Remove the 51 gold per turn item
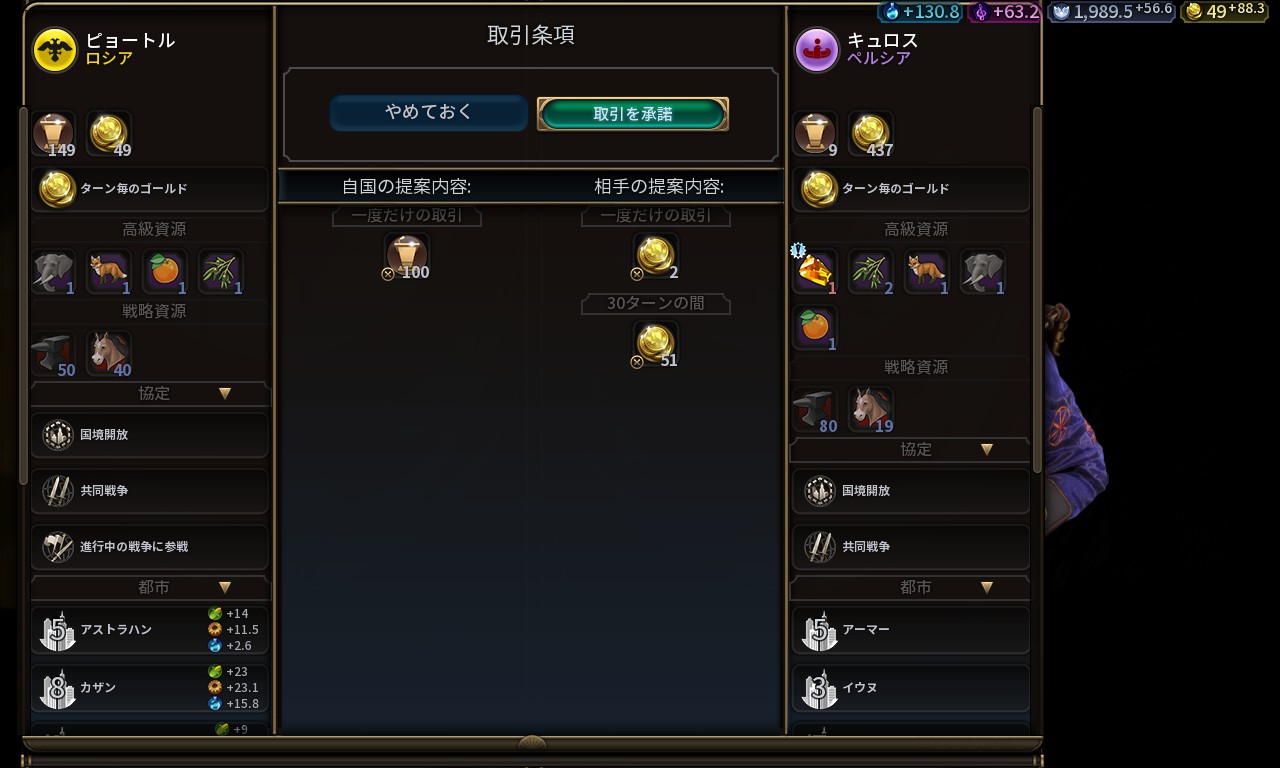Screen dimensions: 1280x768 (656, 344)
